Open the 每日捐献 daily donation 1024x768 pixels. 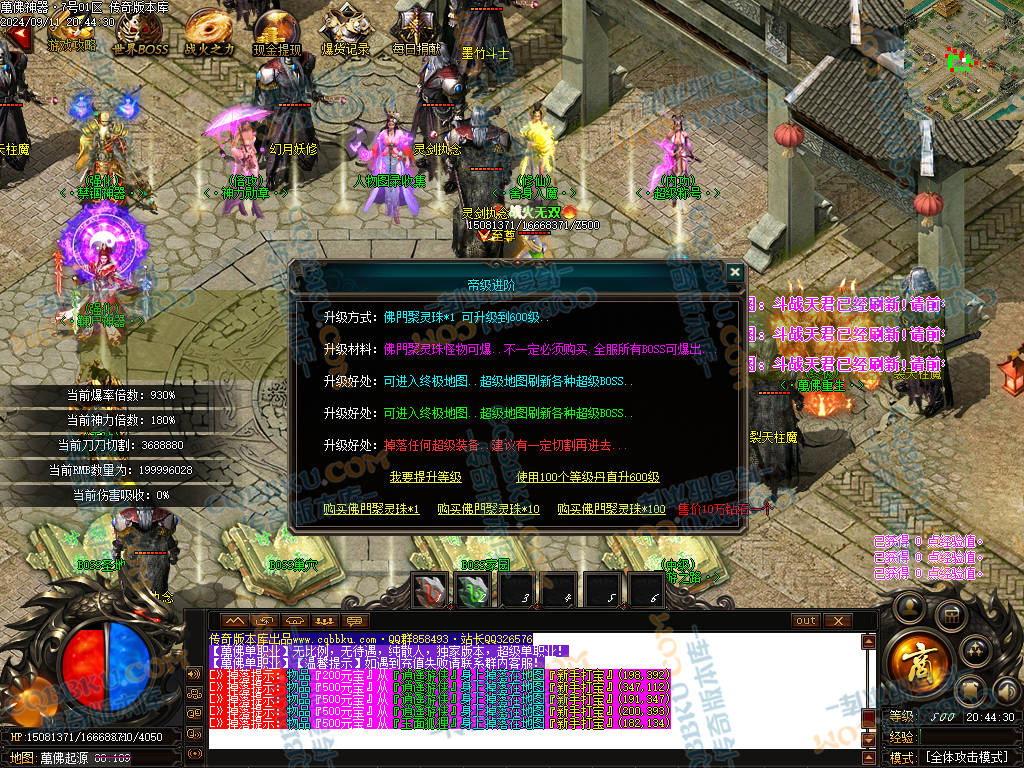(x=413, y=32)
